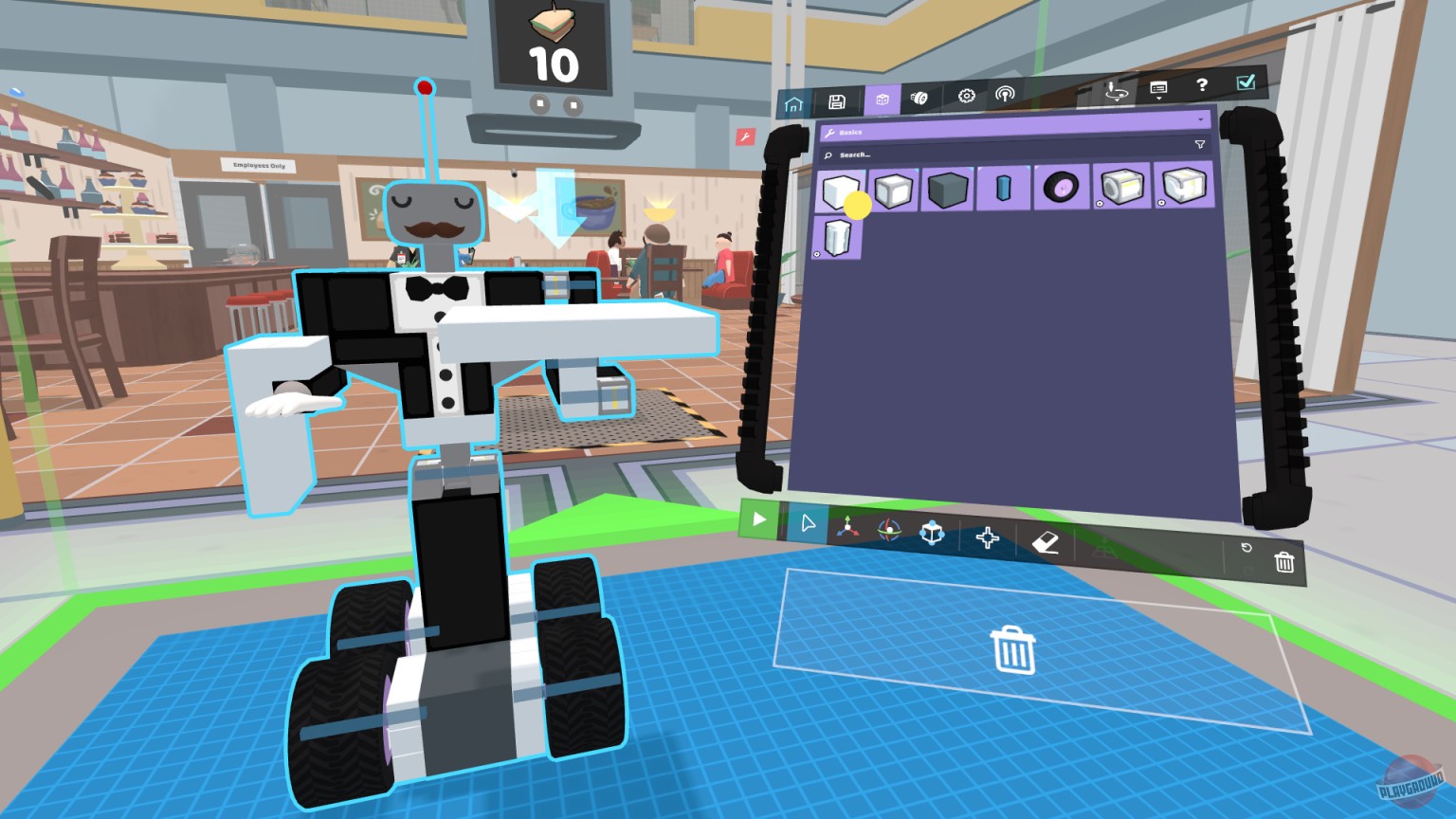Open the chevron under the comment panel icon
This screenshot has width=1456, height=819.
click(1159, 99)
